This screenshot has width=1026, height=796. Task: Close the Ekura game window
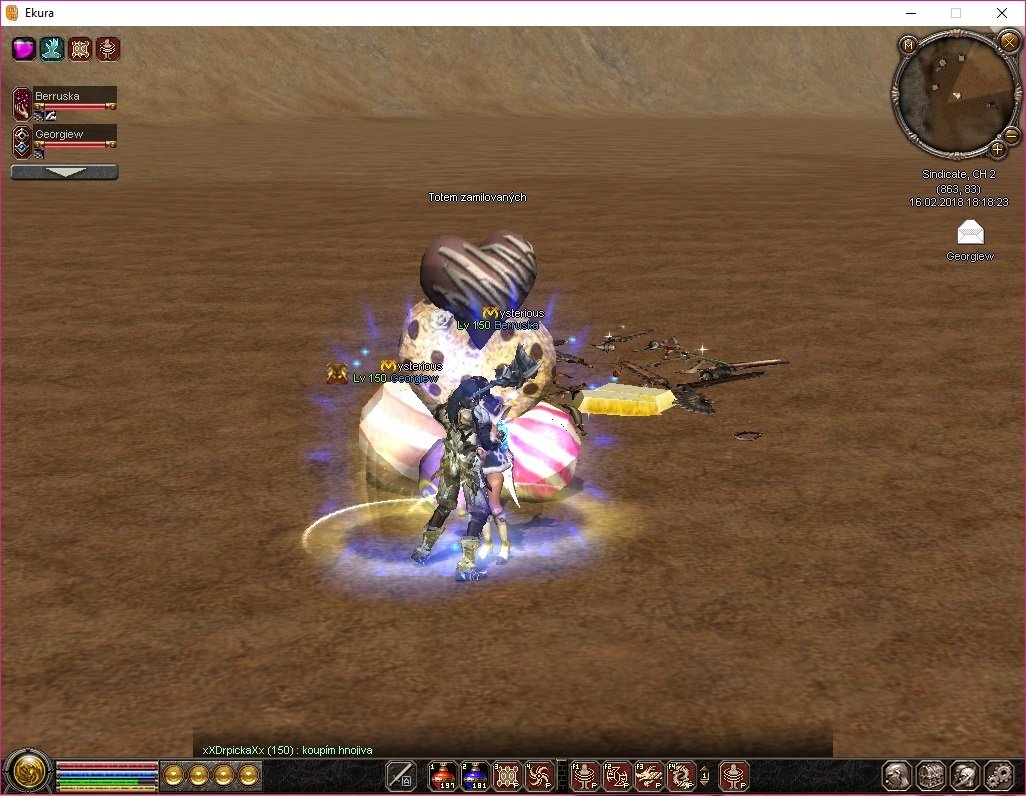tap(1001, 13)
